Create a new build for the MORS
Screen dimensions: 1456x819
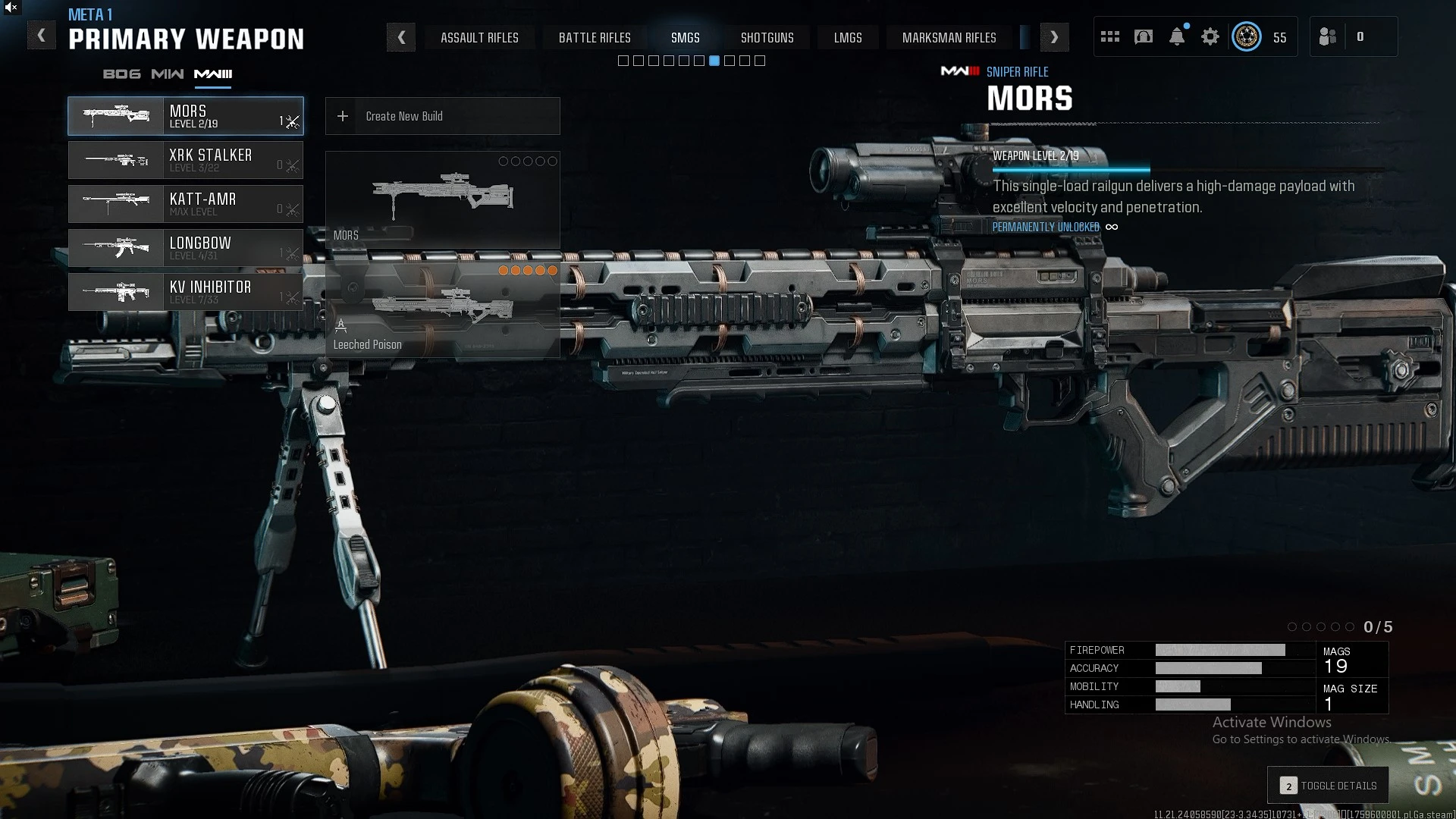coord(442,116)
